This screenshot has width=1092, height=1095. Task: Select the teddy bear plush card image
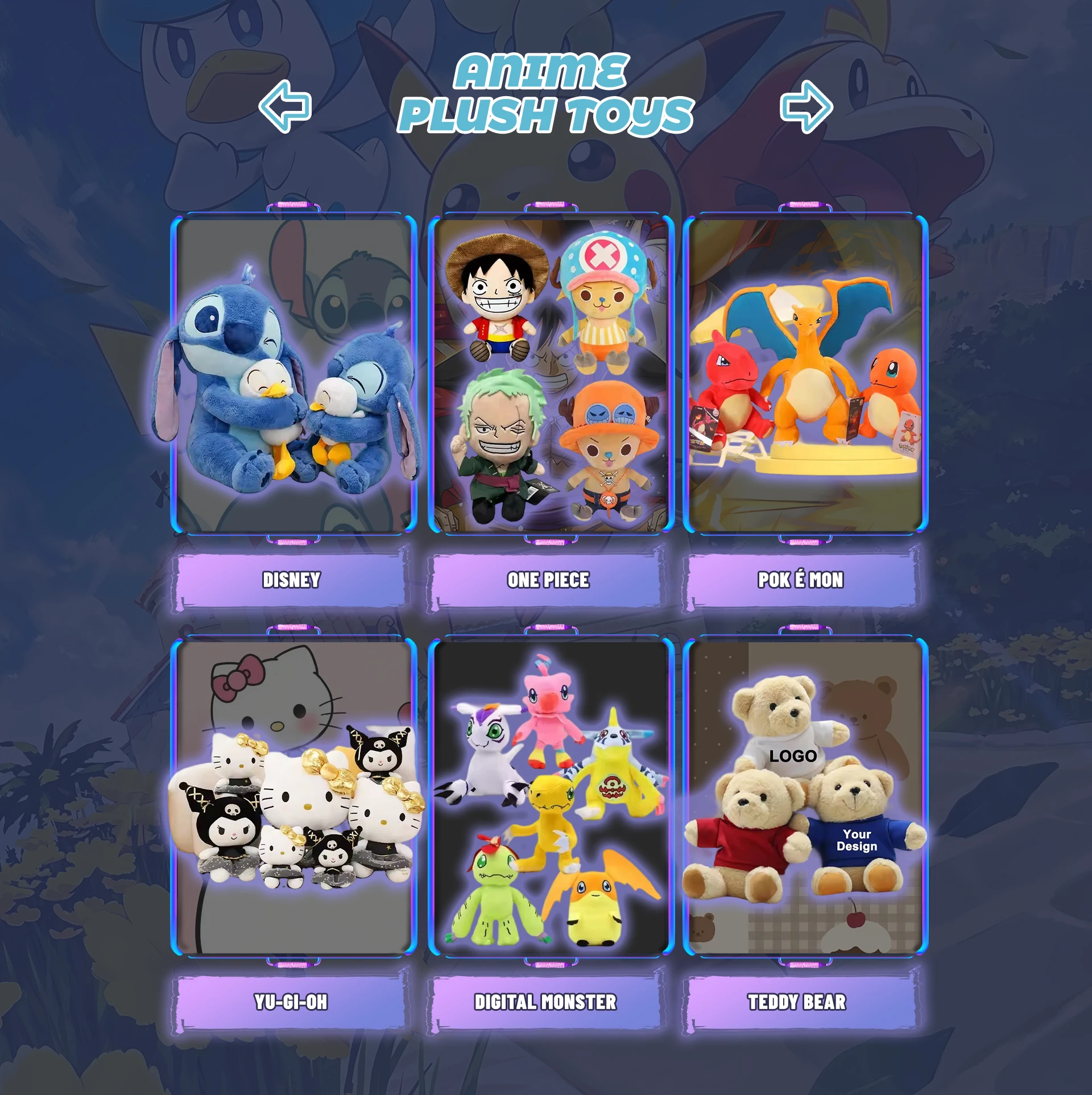pos(805,798)
